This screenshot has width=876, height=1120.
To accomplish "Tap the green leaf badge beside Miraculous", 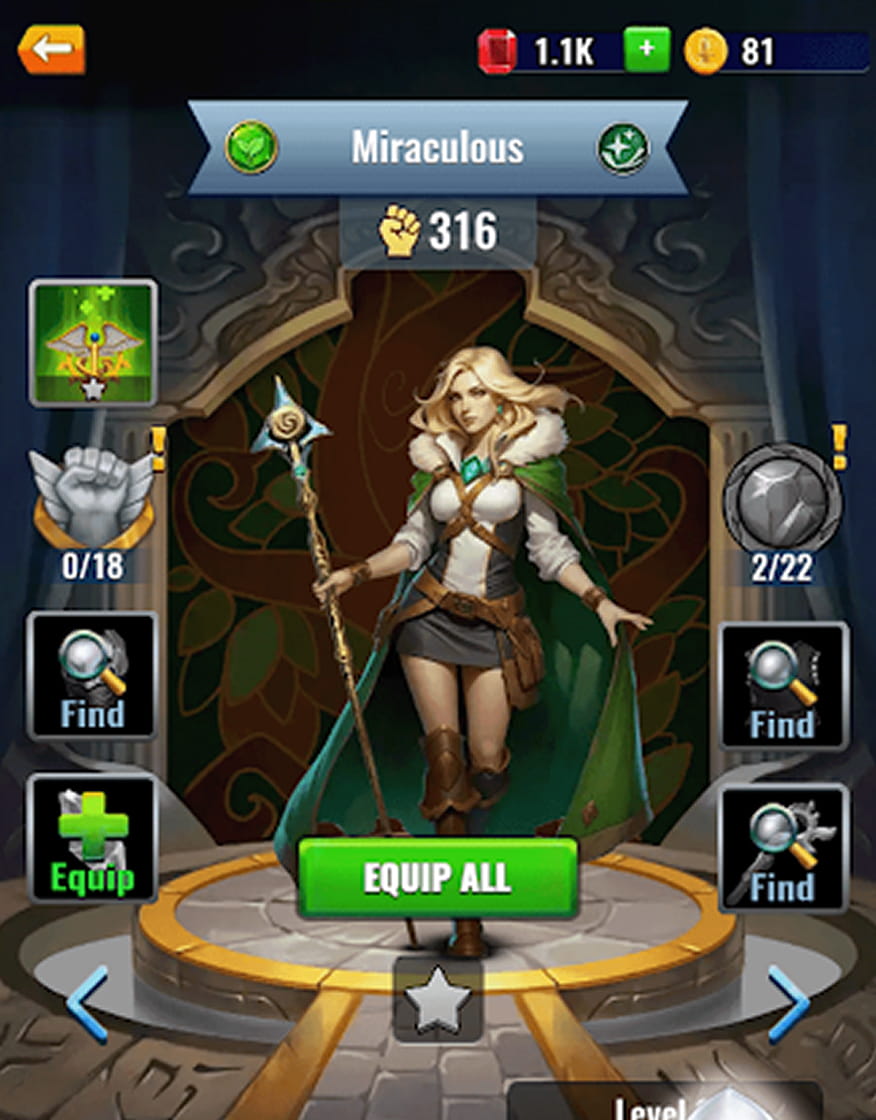I will click(251, 148).
